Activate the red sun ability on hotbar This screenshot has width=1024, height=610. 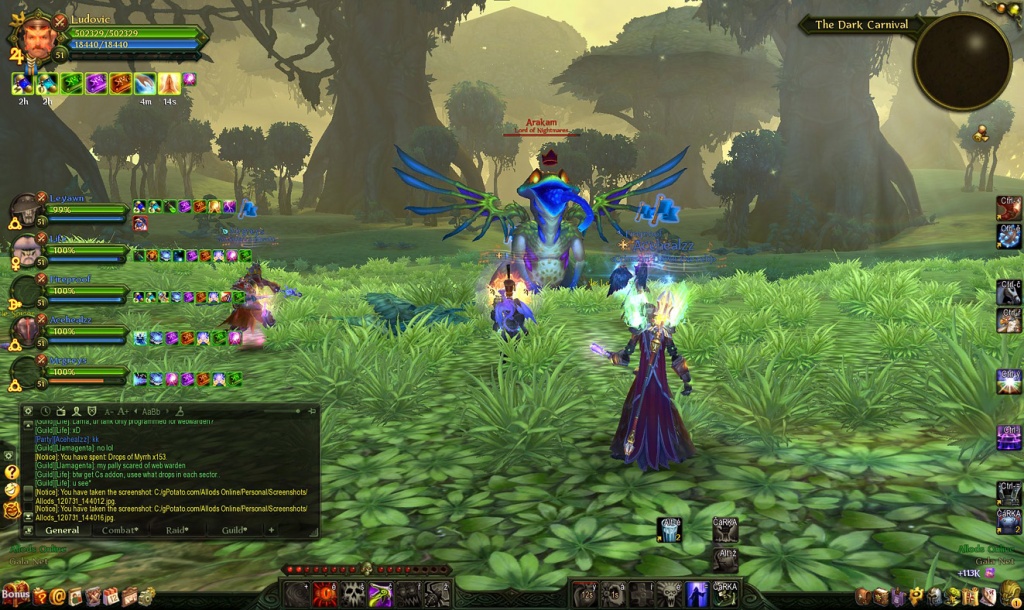(325, 594)
